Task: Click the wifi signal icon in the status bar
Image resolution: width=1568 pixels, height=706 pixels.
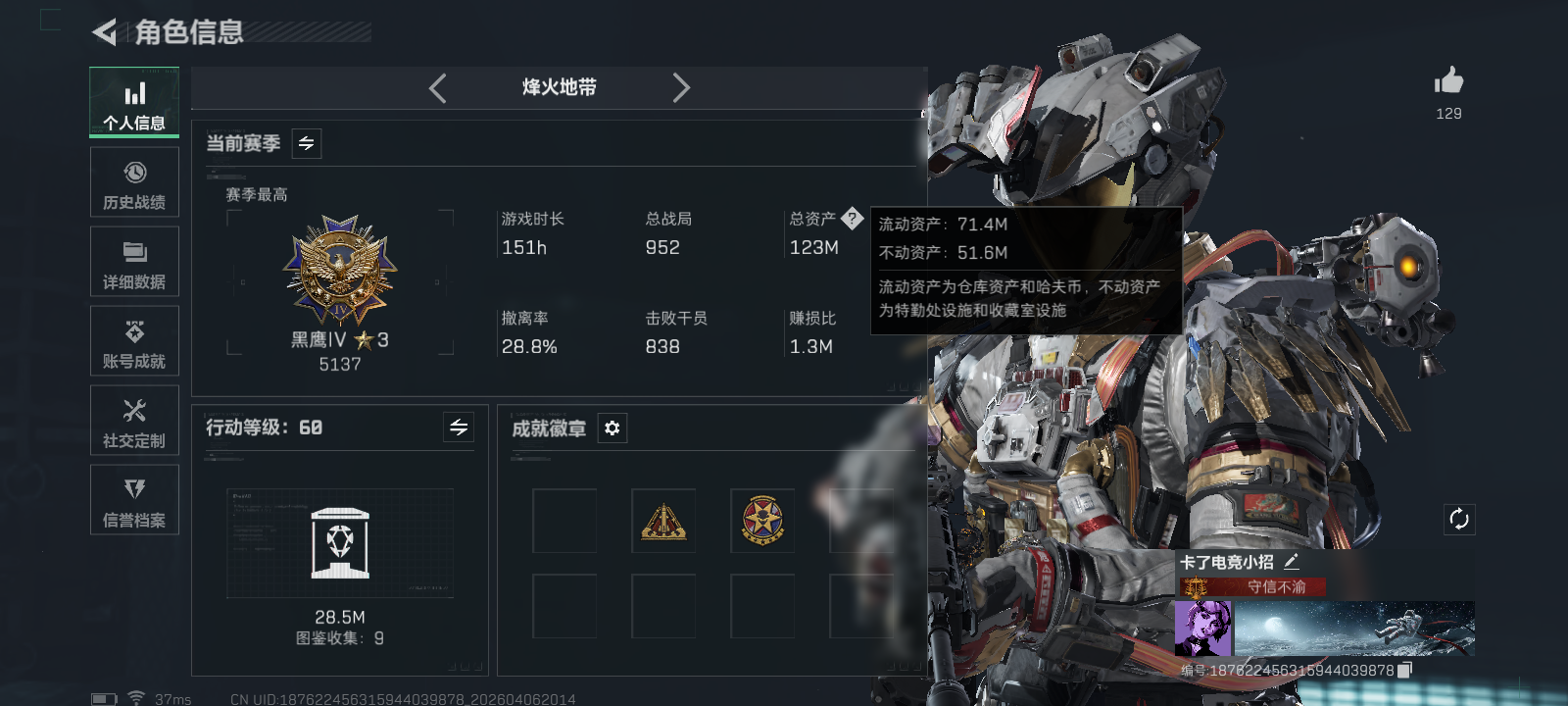Action: tap(133, 697)
